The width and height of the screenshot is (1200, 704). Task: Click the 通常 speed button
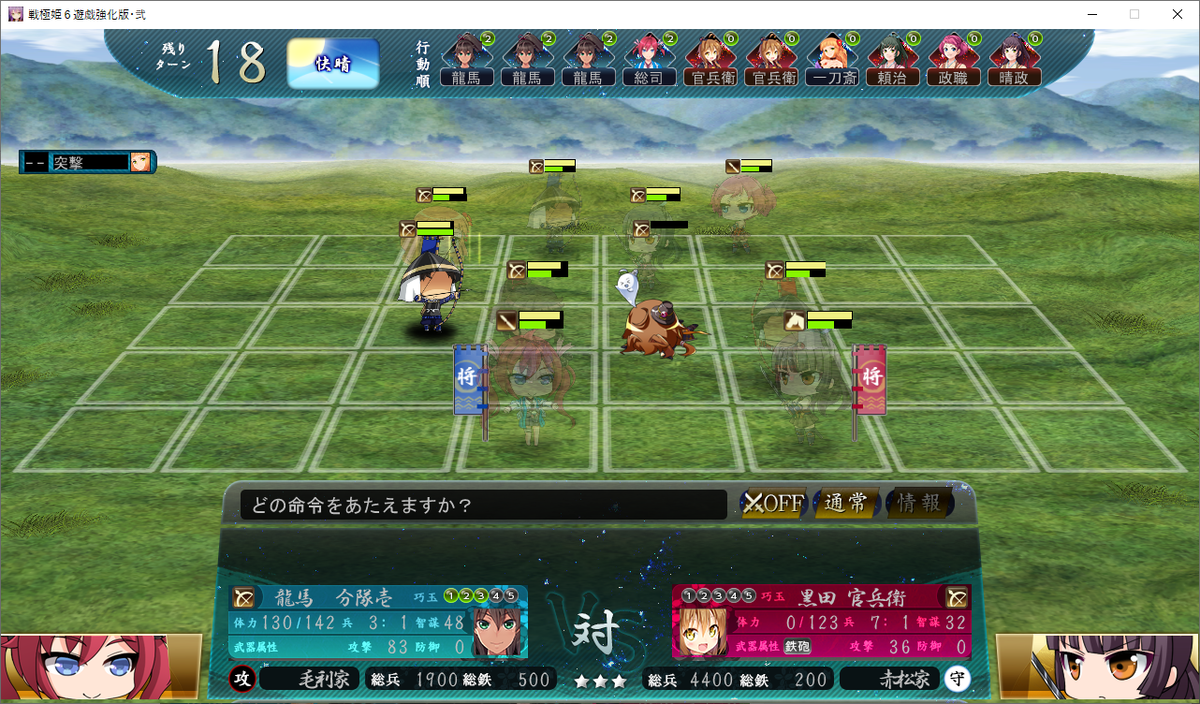click(845, 503)
